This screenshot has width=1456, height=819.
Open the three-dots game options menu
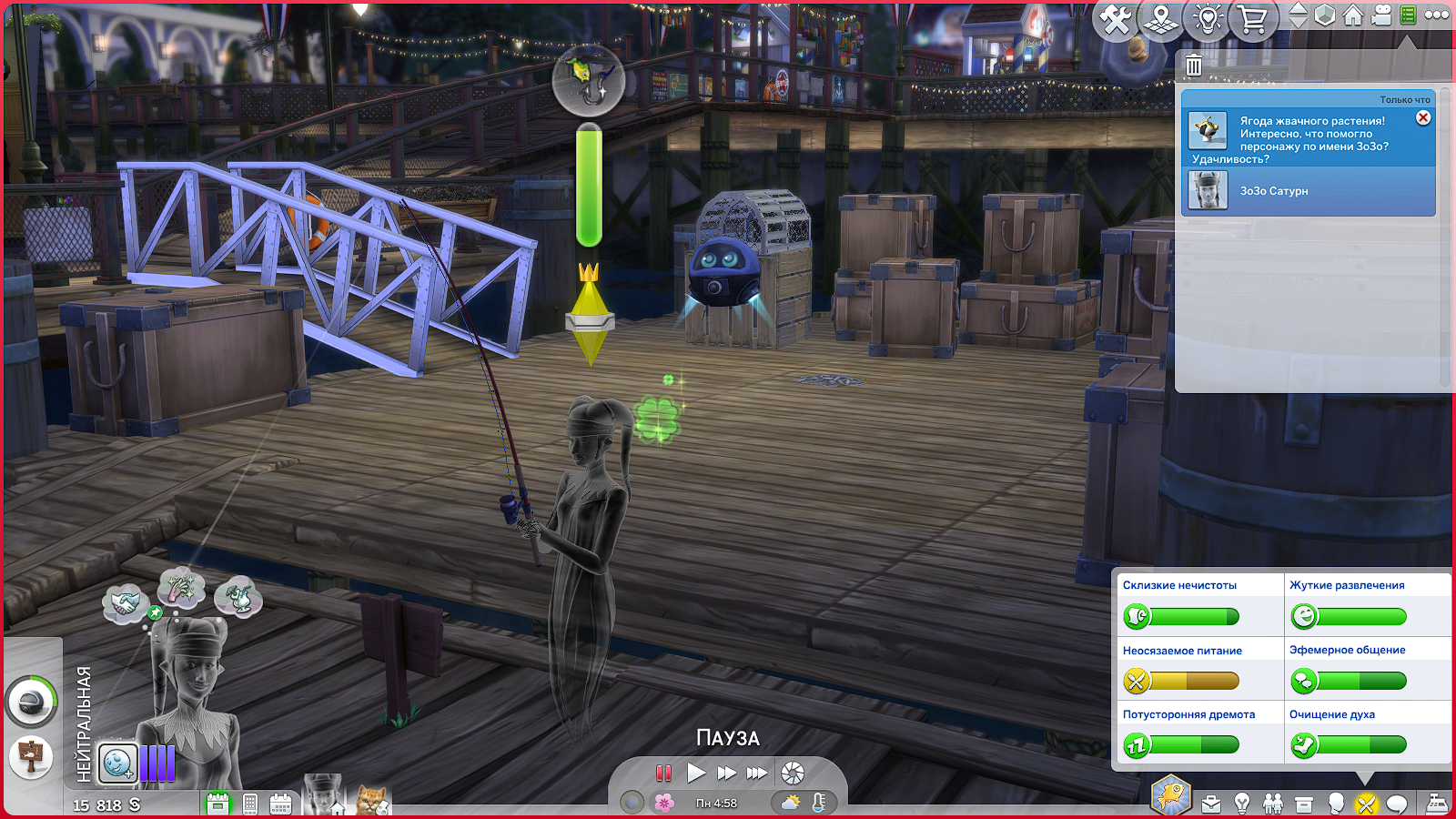tap(1437, 15)
